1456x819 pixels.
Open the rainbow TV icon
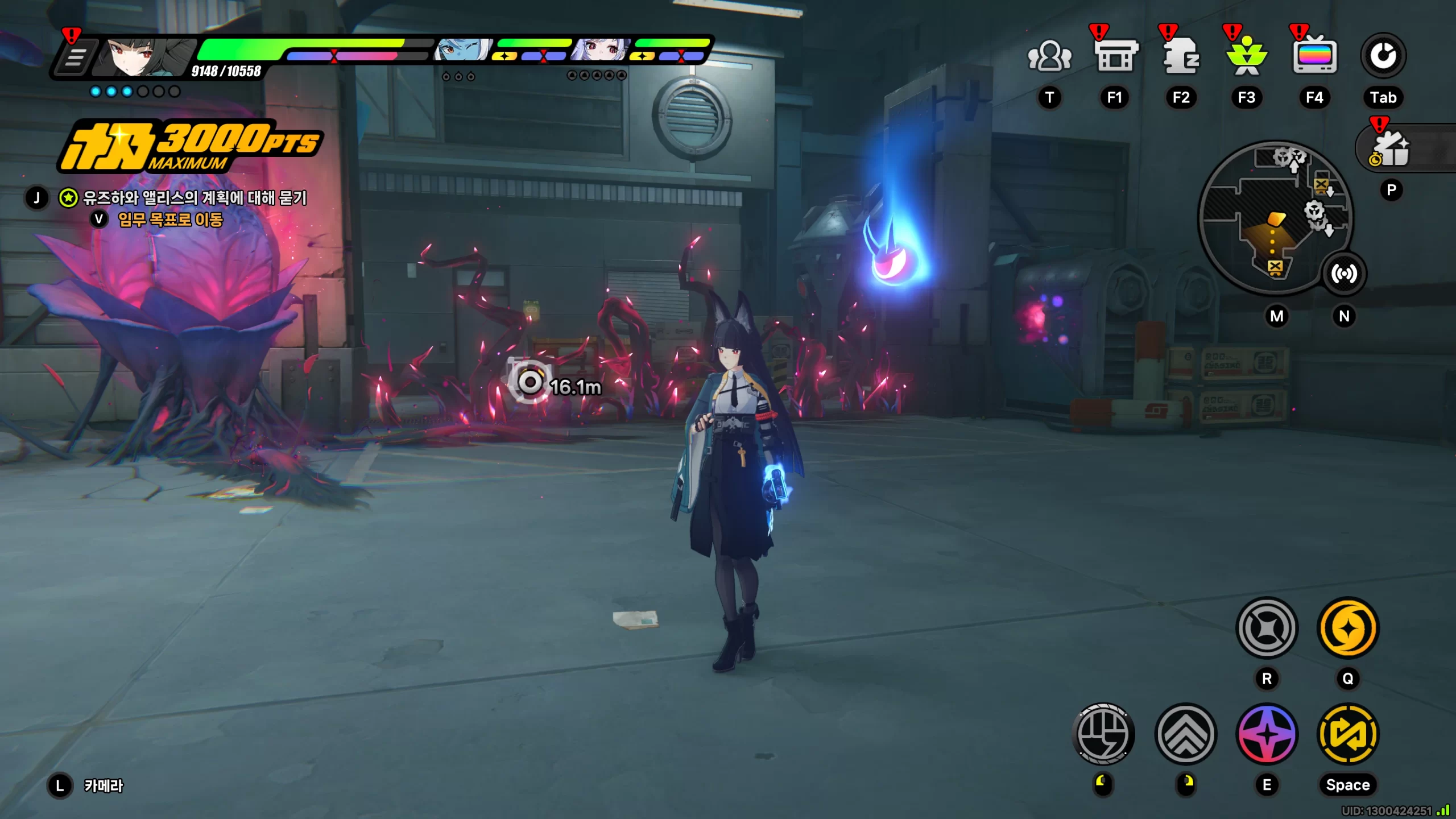pyautogui.click(x=1314, y=56)
